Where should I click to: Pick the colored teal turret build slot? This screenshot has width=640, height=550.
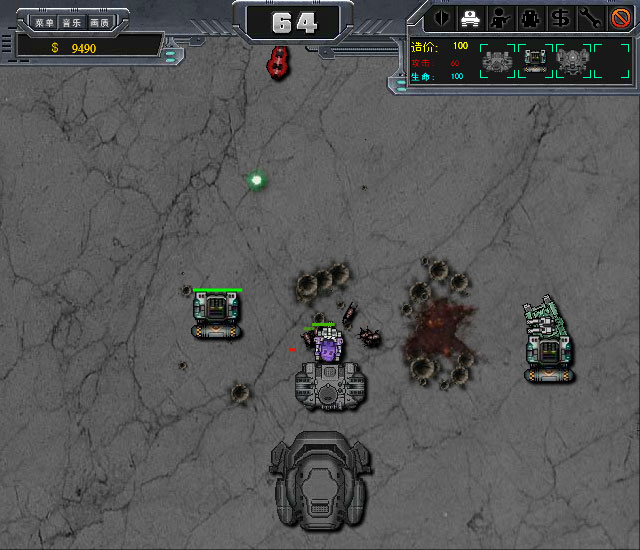(536, 61)
